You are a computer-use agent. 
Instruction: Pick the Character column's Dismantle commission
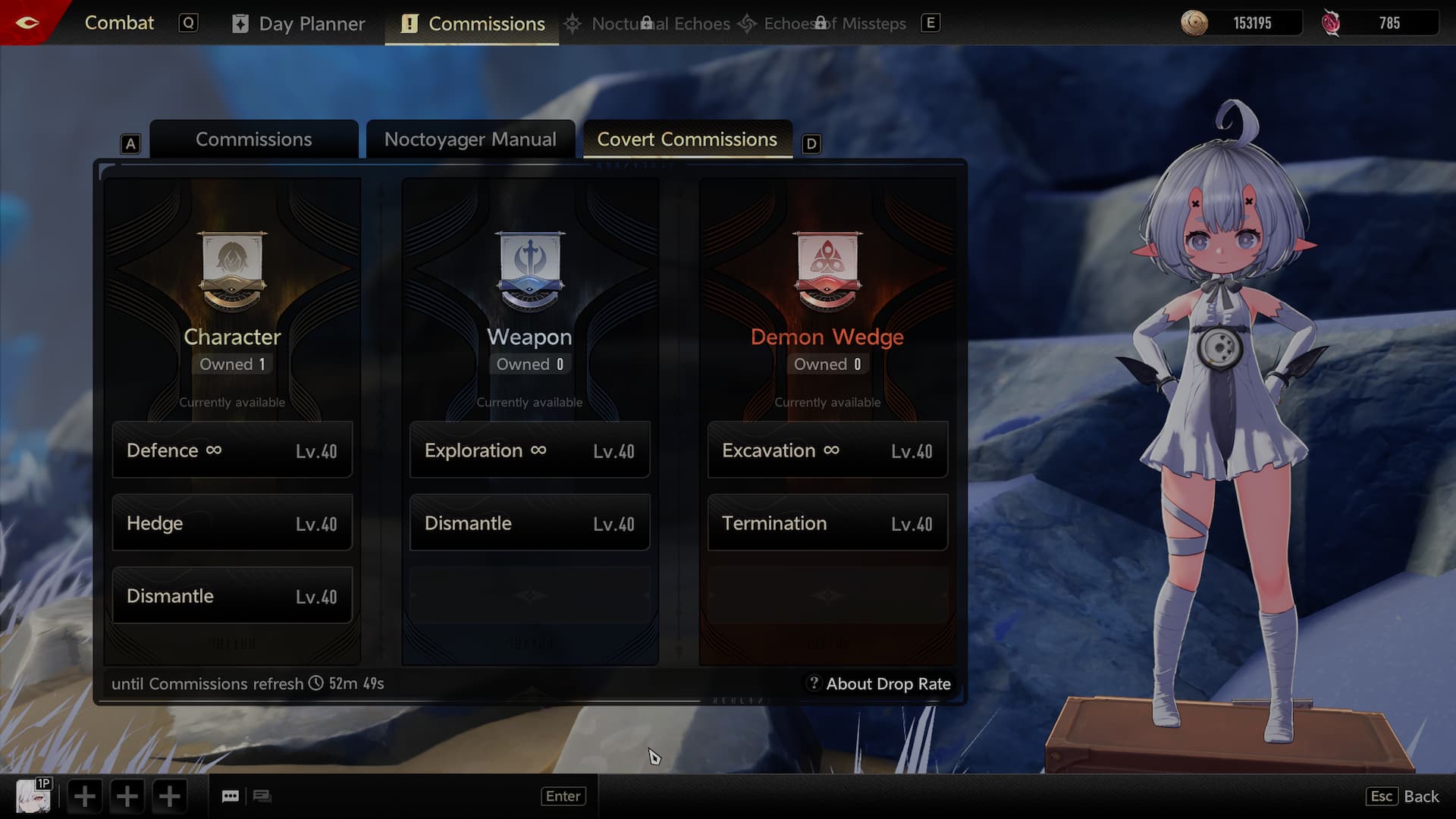pyautogui.click(x=232, y=596)
